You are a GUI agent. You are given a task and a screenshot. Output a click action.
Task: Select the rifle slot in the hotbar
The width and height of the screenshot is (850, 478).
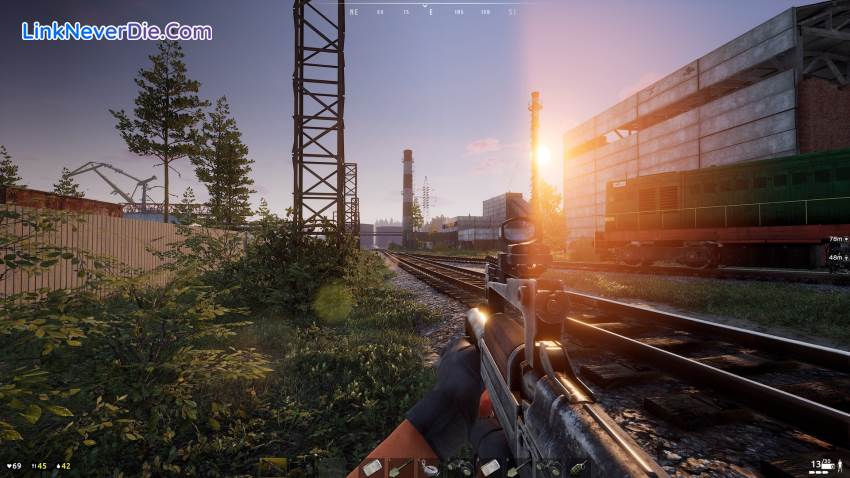(272, 467)
